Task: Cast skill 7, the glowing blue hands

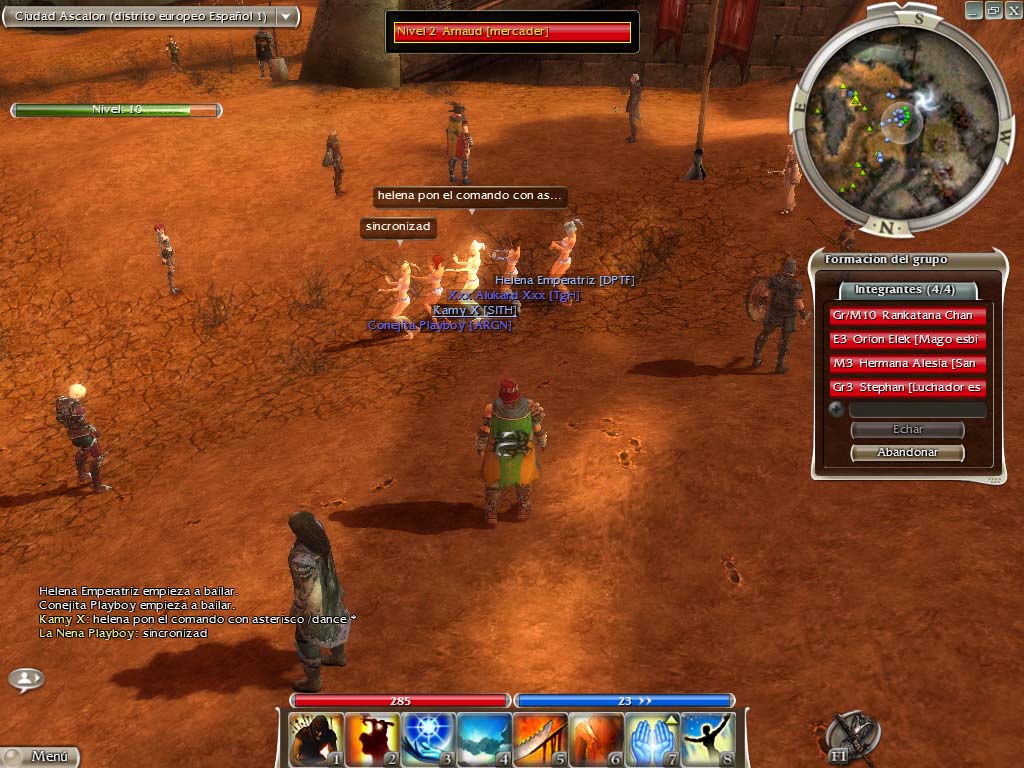Action: [652, 739]
